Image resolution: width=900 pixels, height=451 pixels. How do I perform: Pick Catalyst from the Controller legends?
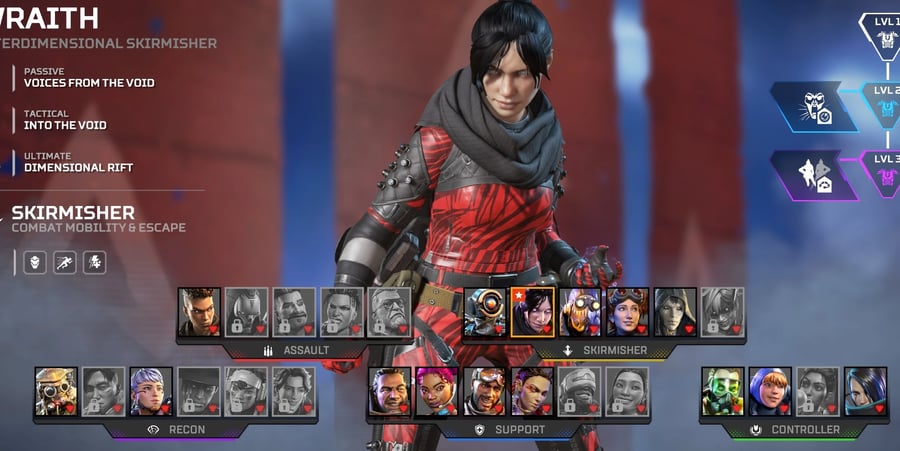[x=865, y=391]
